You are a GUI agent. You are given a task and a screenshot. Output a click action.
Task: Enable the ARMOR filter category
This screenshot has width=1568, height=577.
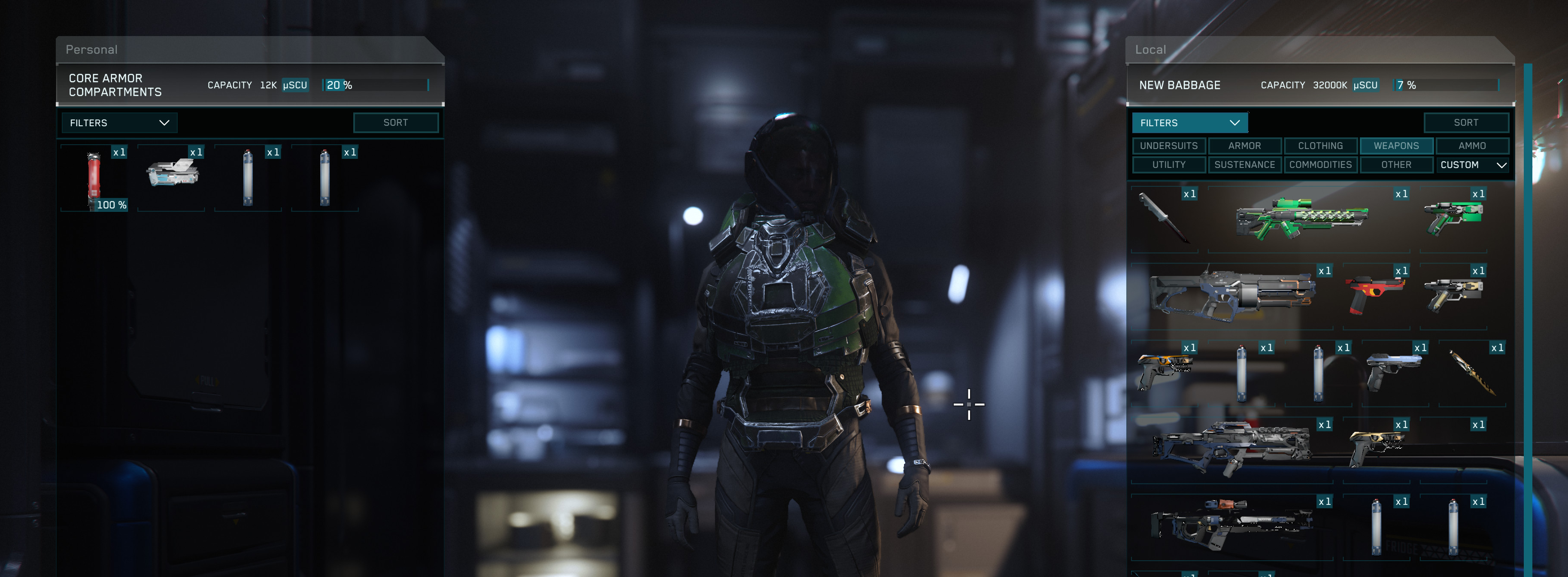1245,146
